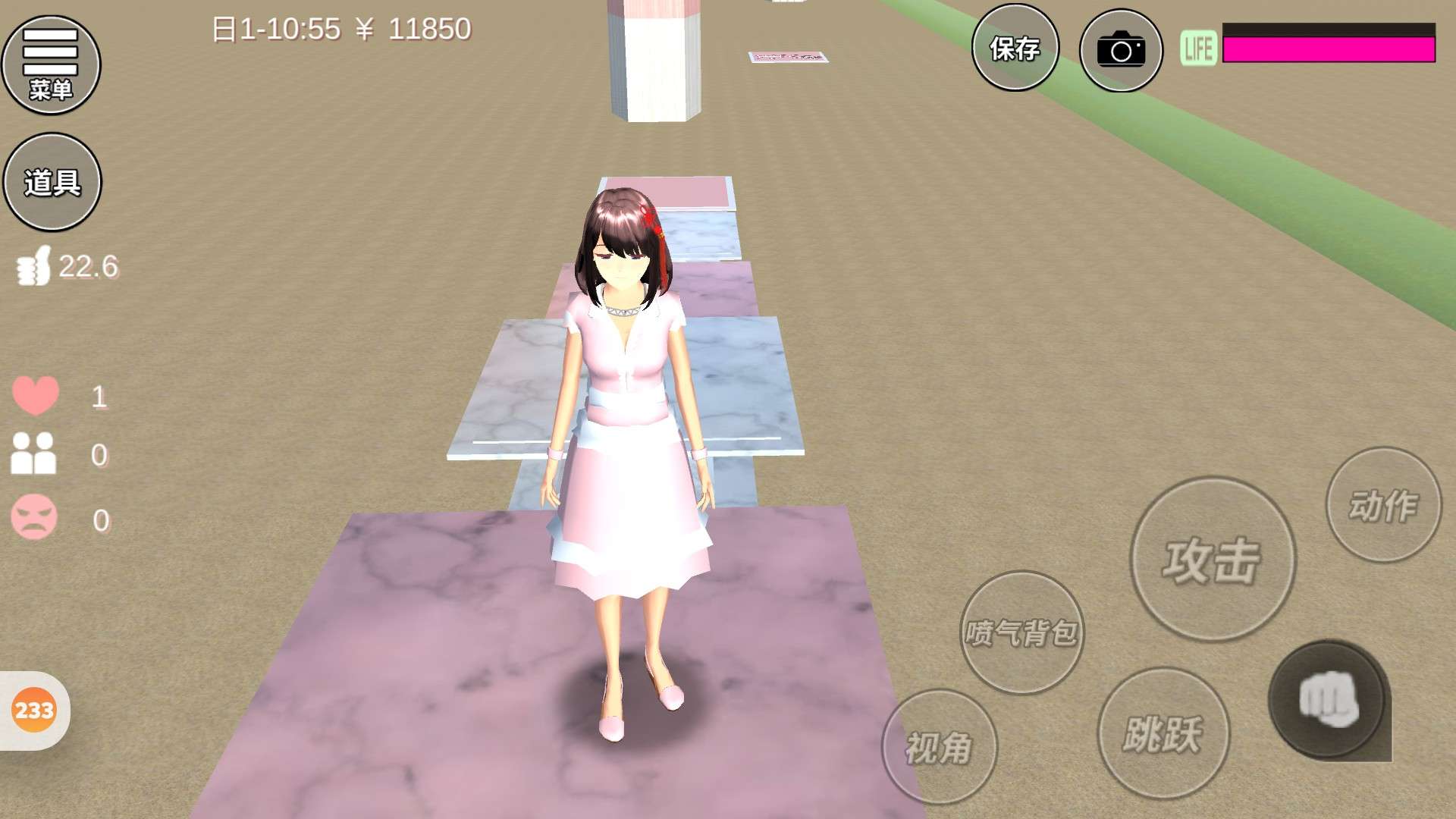This screenshot has height=819, width=1456.
Task: Switch camera with the 视角 button
Action: tap(939, 747)
